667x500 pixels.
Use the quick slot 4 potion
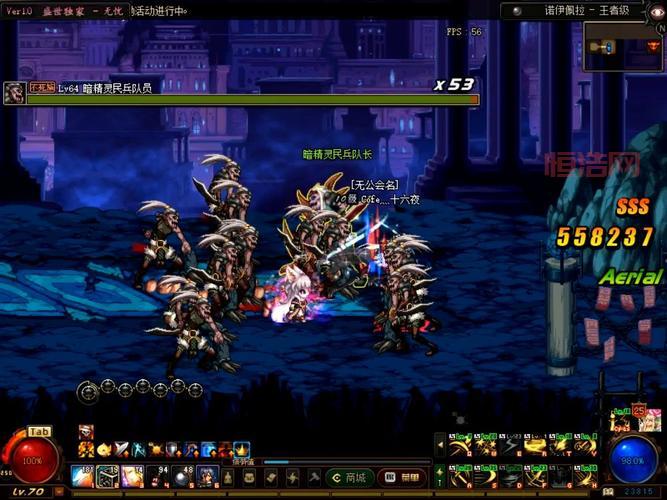click(158, 477)
